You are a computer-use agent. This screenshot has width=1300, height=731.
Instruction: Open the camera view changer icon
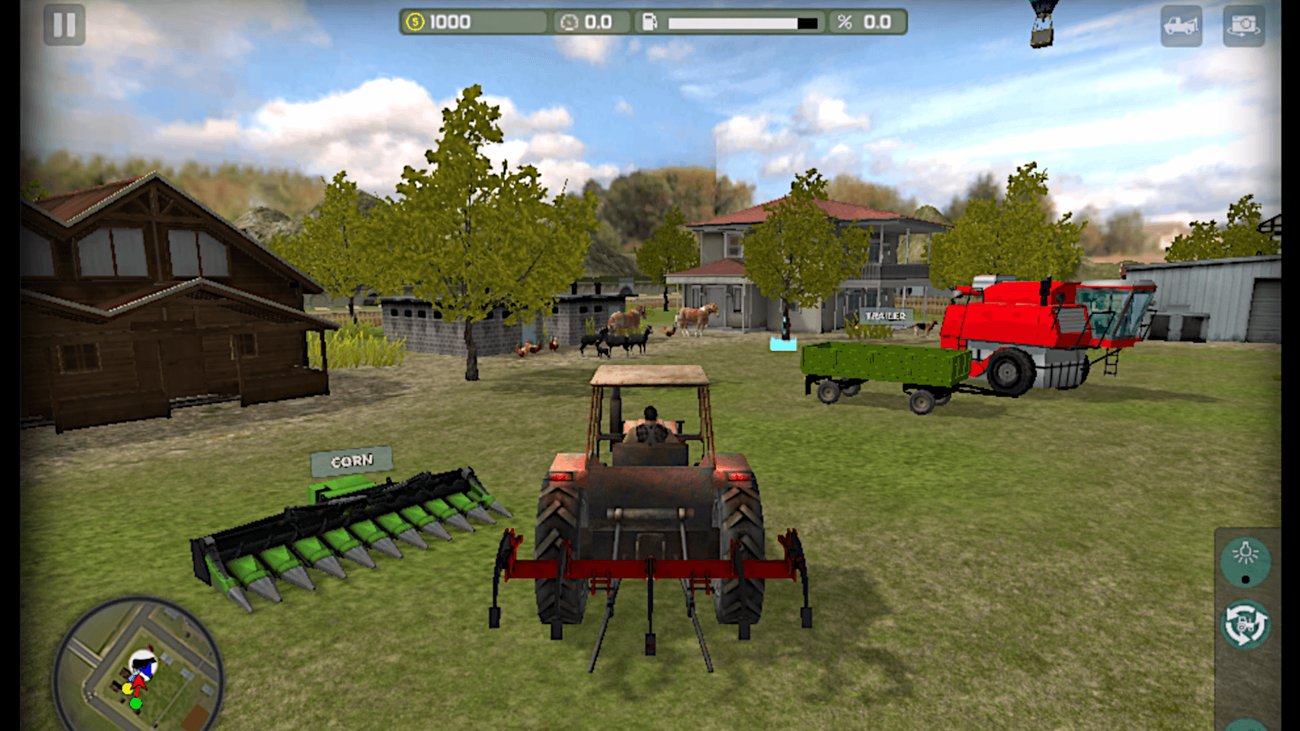pyautogui.click(x=1243, y=28)
